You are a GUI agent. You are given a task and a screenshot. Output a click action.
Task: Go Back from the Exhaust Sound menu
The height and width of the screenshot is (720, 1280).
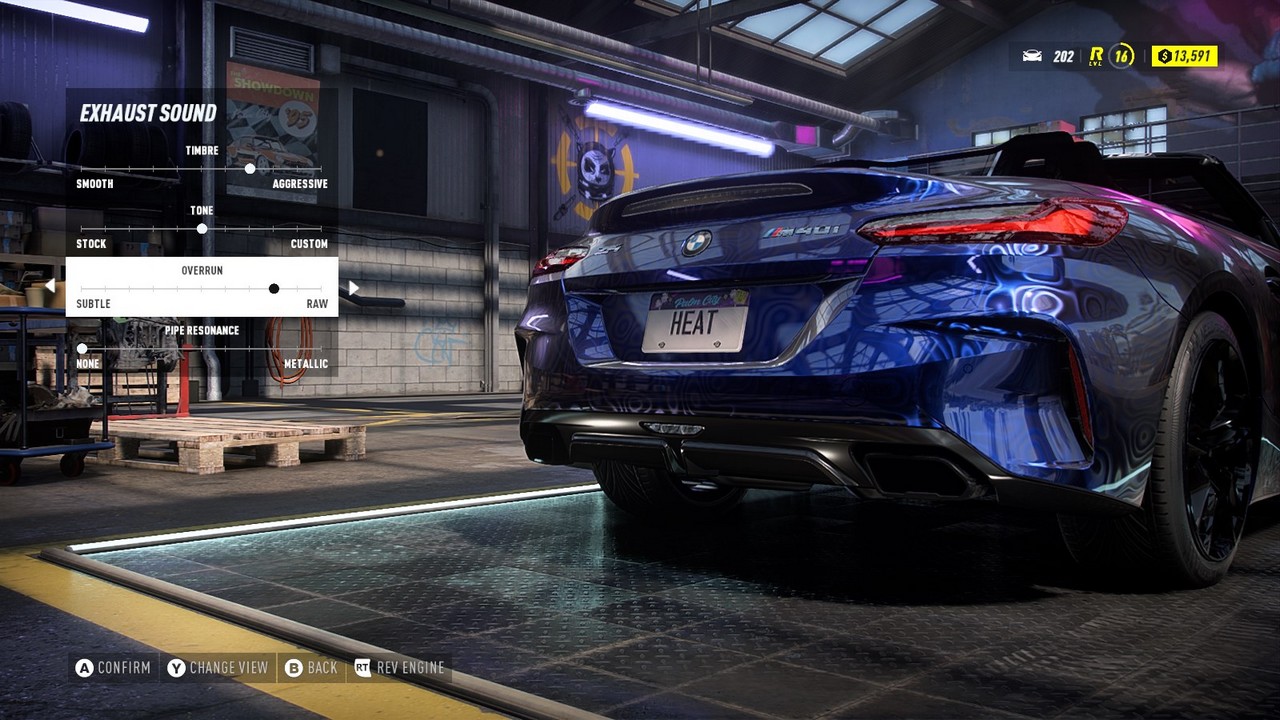coord(312,667)
